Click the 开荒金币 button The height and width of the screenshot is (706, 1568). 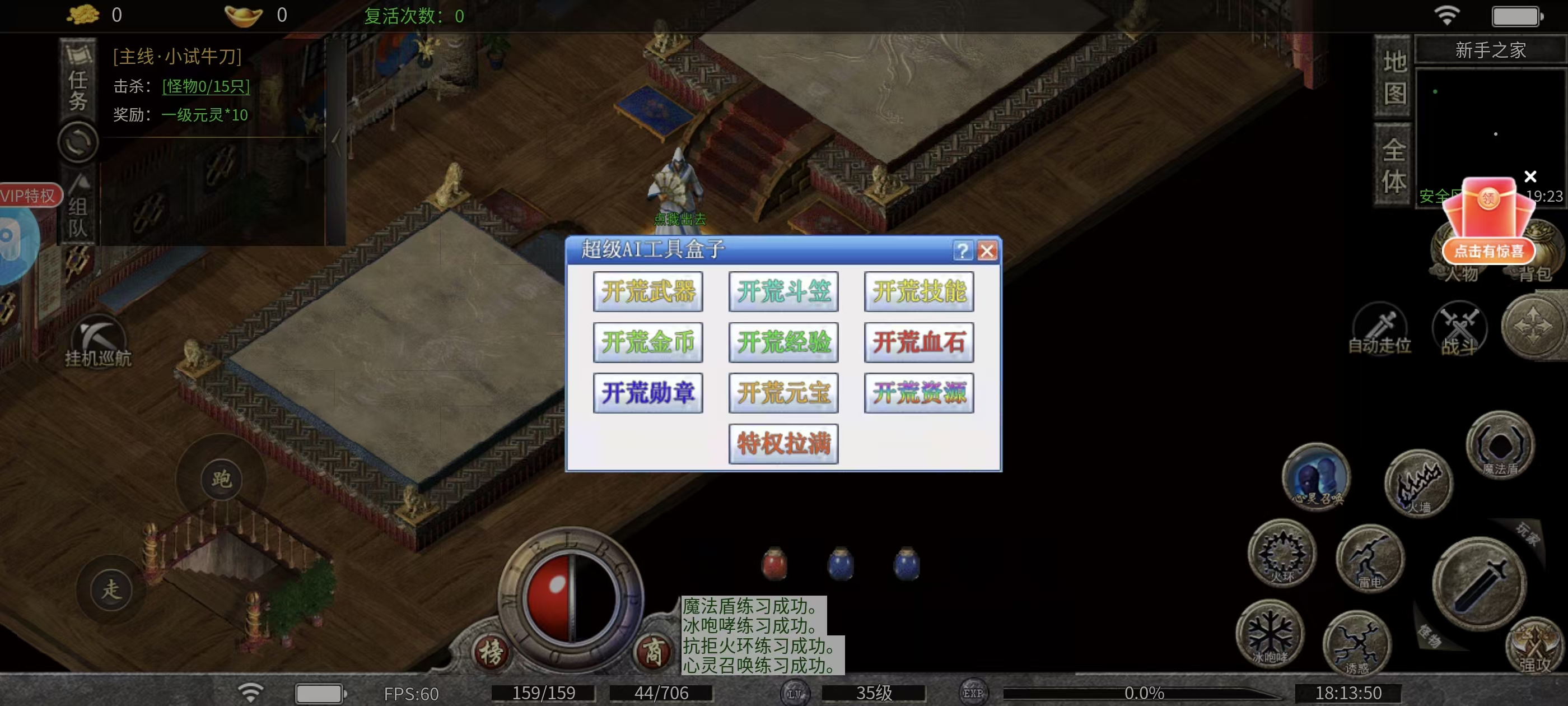point(648,342)
